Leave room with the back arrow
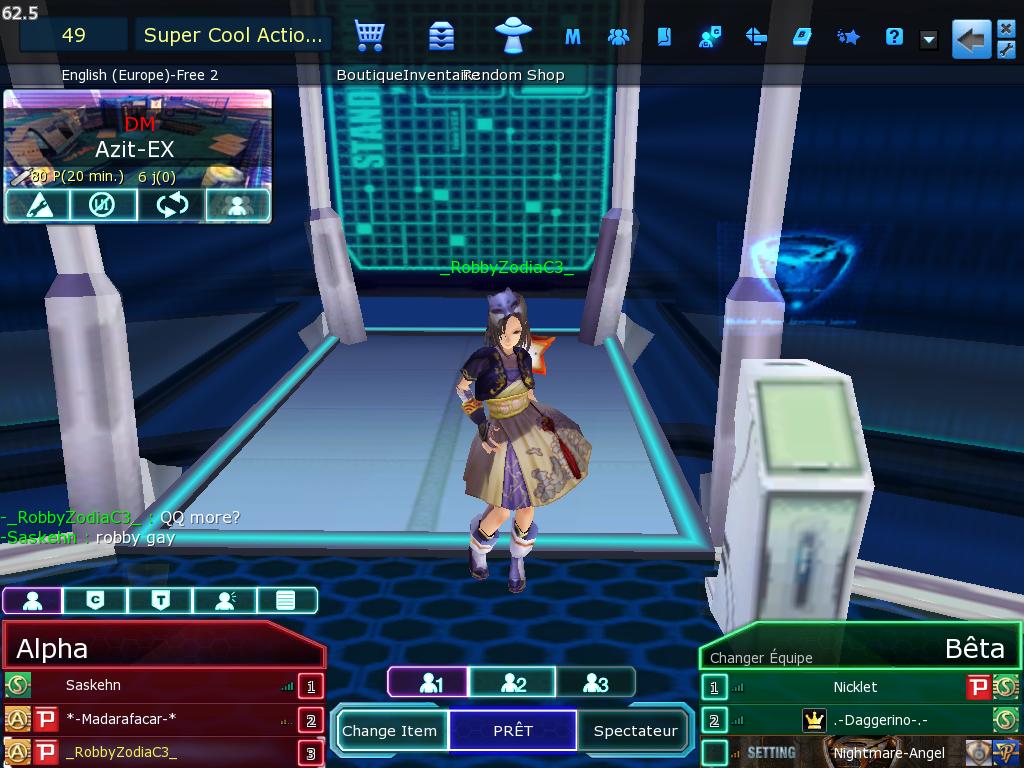This screenshot has width=1024, height=768. pos(970,39)
